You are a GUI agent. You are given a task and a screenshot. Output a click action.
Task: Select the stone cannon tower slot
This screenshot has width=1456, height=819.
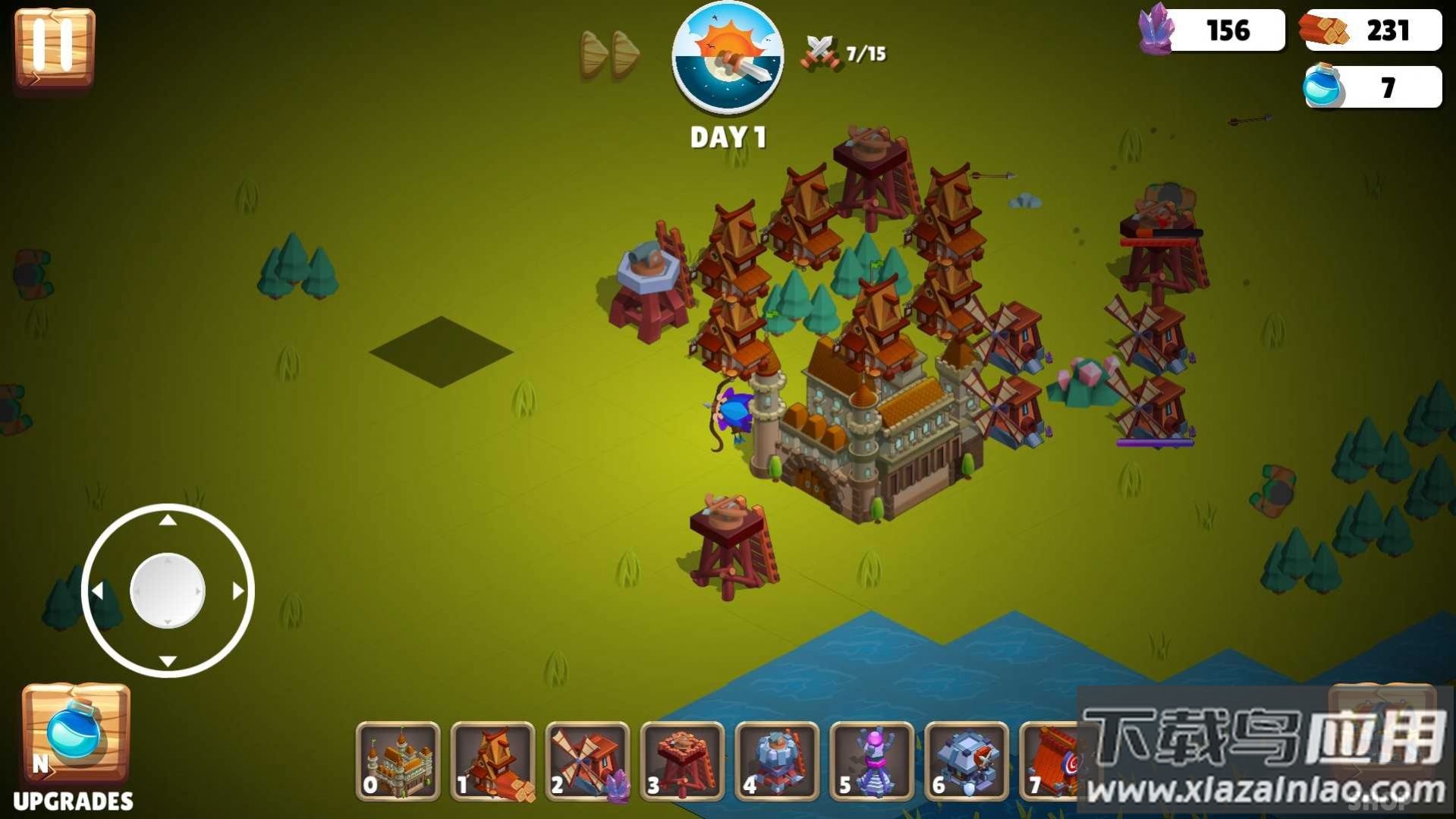click(777, 761)
